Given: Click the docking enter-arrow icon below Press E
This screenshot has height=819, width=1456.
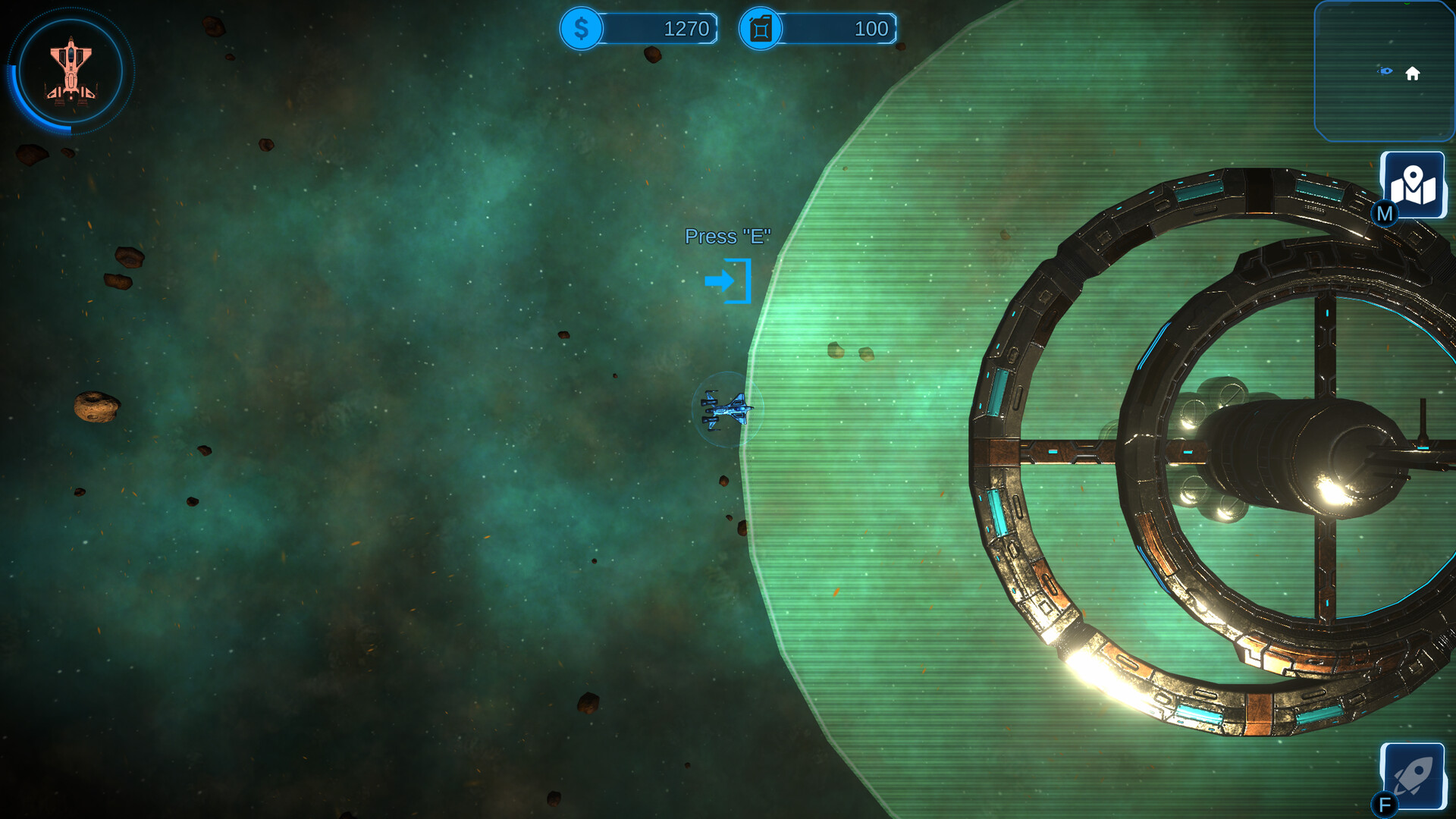Looking at the screenshot, I should tap(730, 282).
